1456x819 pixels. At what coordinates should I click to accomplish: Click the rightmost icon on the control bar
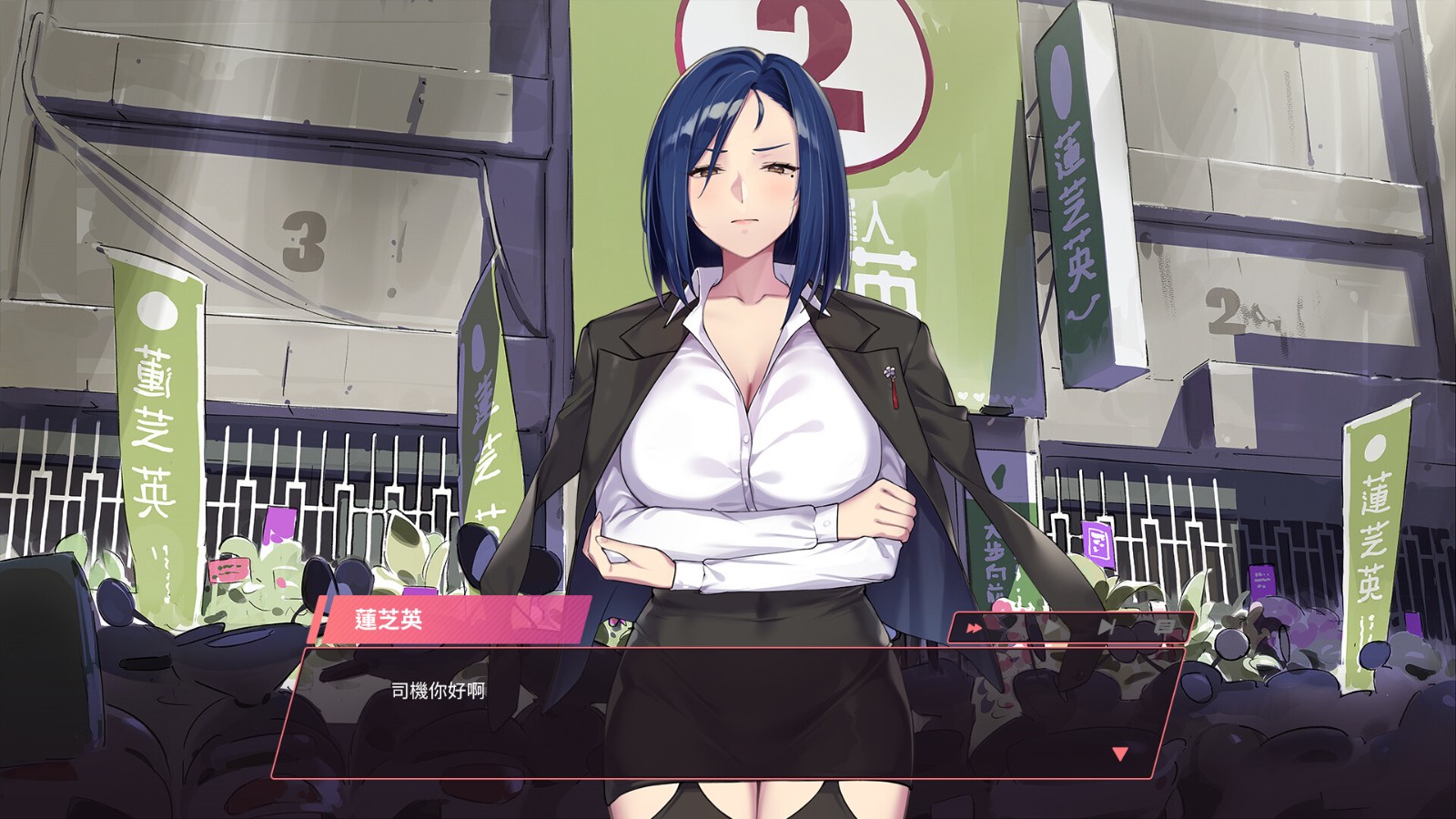[1166, 626]
